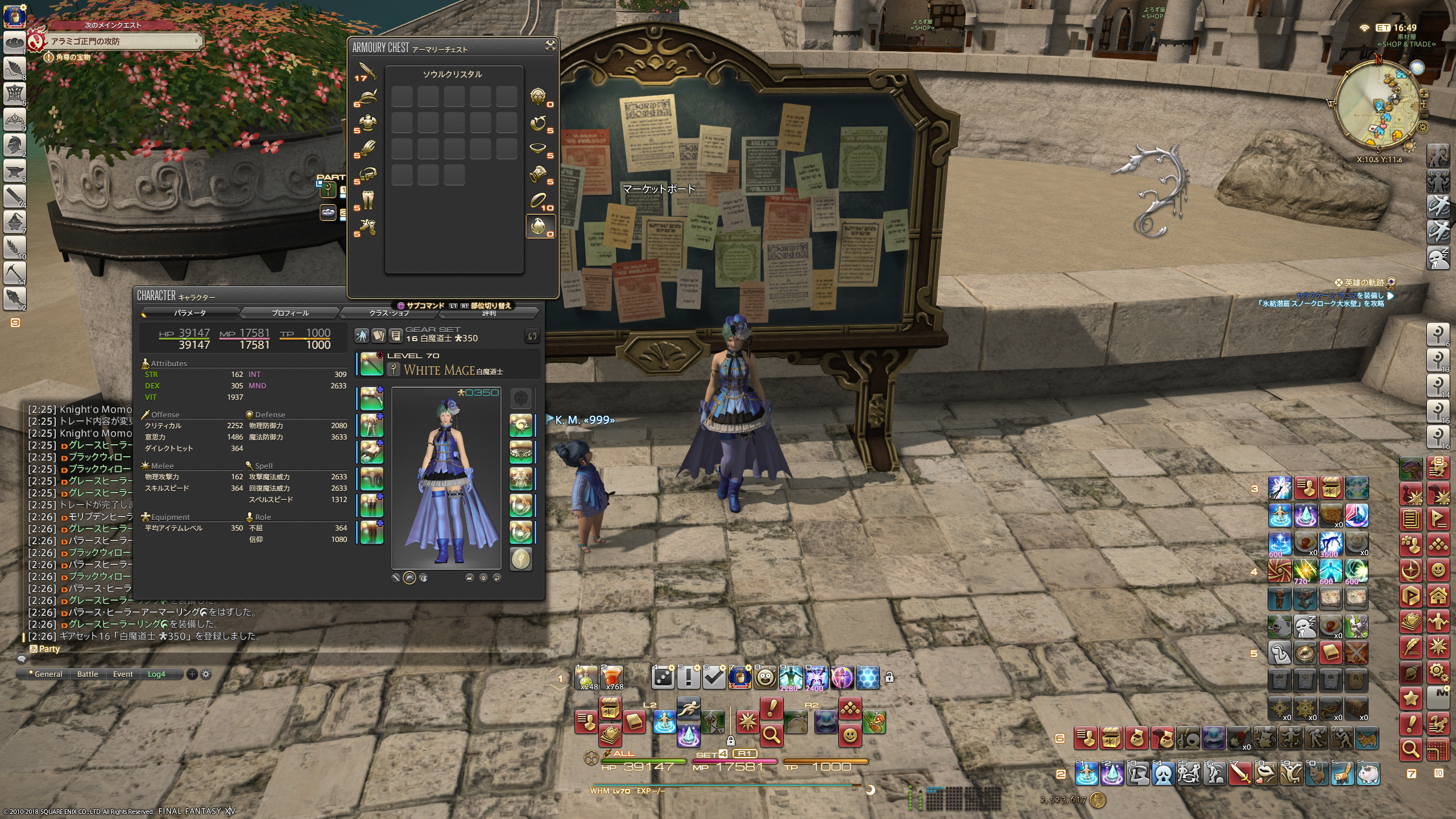Update the gear set with refresh button
The image size is (1456, 819).
(532, 336)
